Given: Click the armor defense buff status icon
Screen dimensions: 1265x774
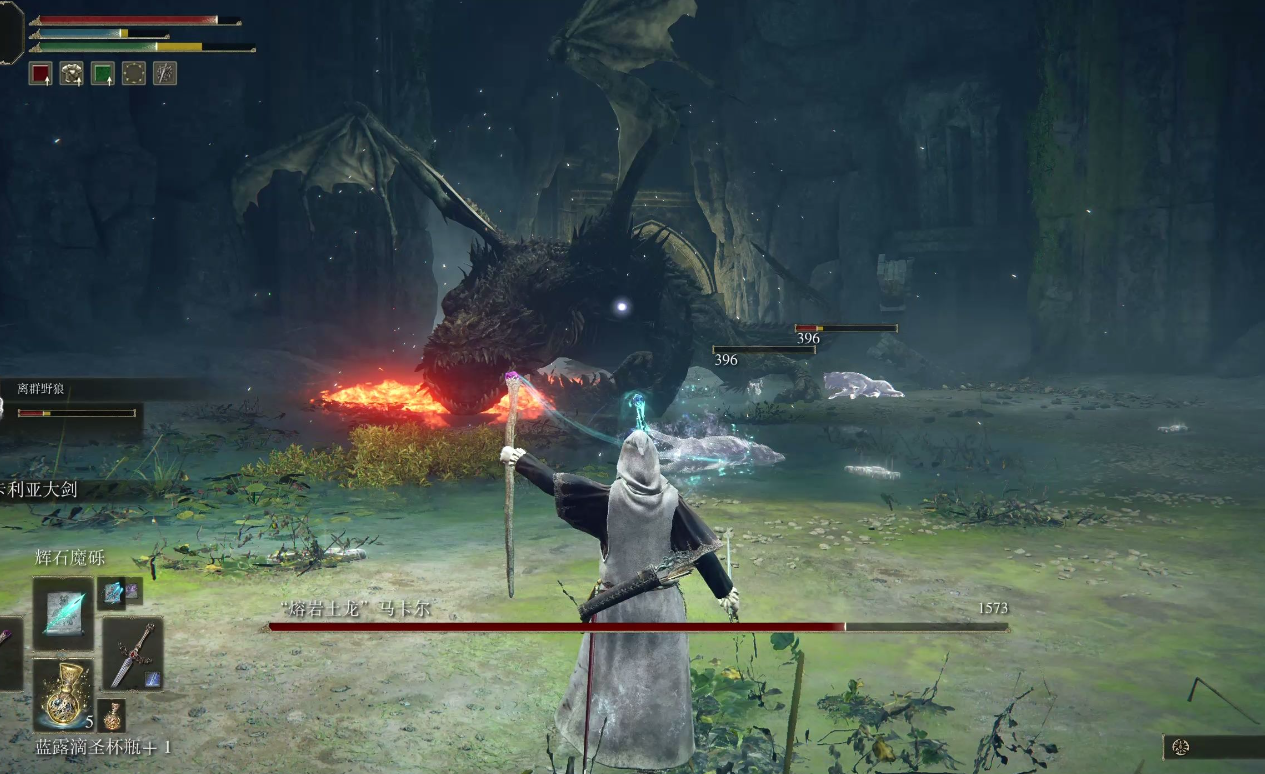Looking at the screenshot, I should click(71, 73).
